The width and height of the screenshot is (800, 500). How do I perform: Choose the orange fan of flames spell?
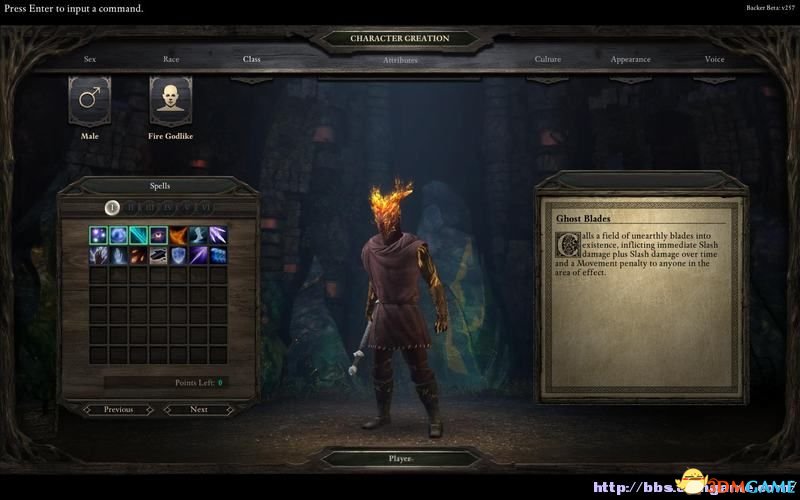[x=178, y=236]
